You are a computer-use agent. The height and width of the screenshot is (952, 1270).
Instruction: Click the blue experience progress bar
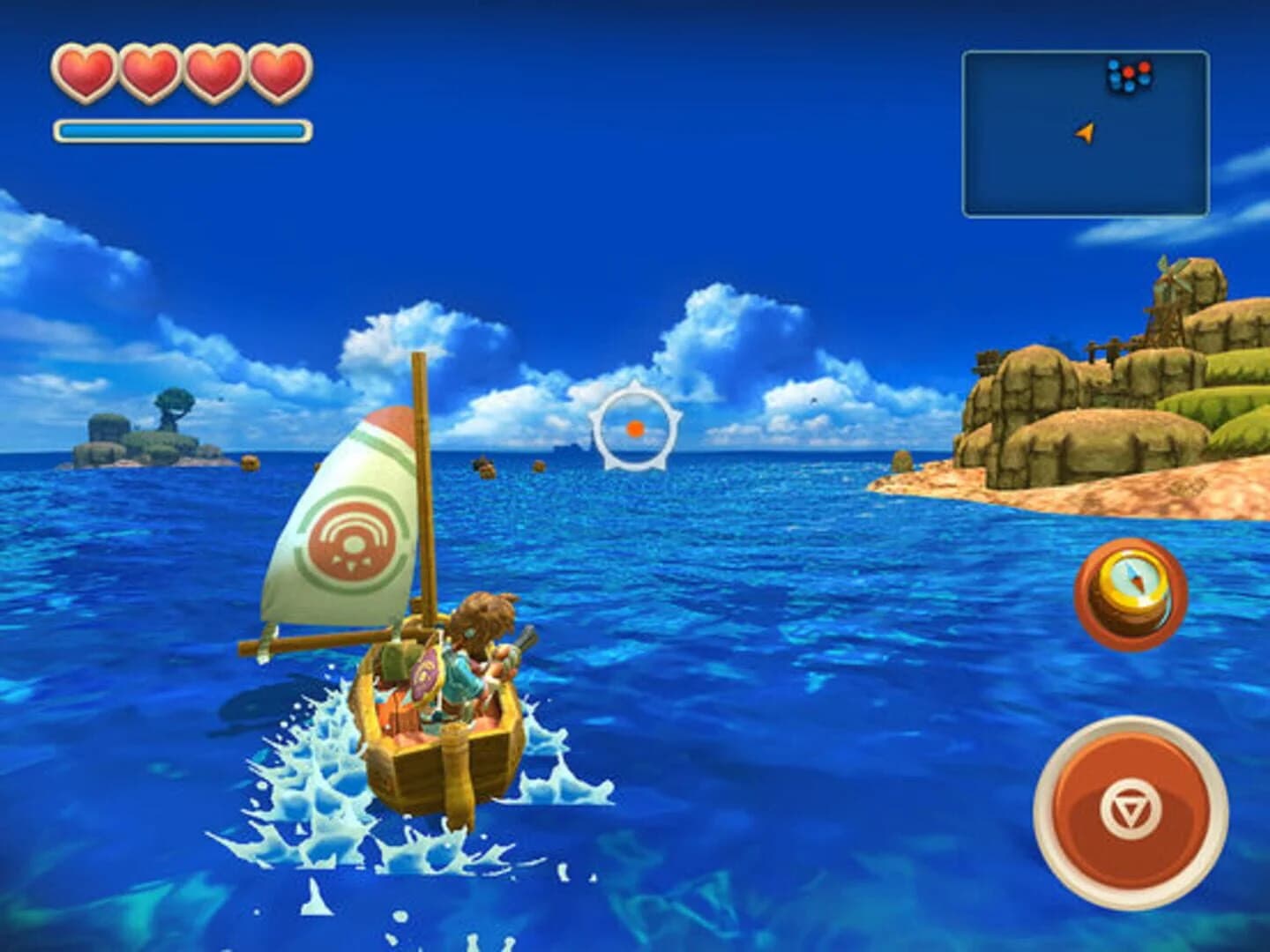[x=181, y=128]
